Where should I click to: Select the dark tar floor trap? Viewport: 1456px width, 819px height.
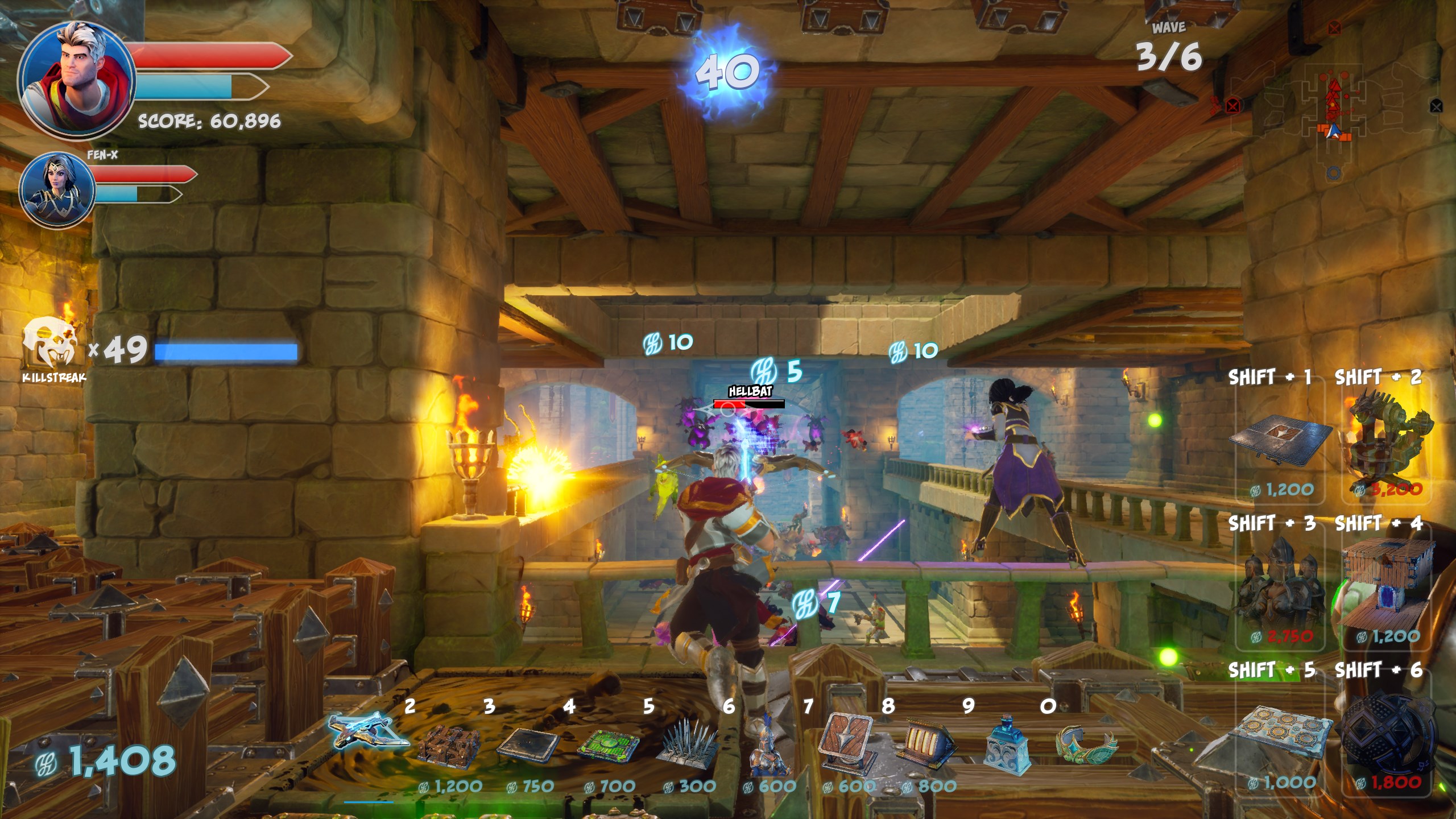[x=529, y=744]
